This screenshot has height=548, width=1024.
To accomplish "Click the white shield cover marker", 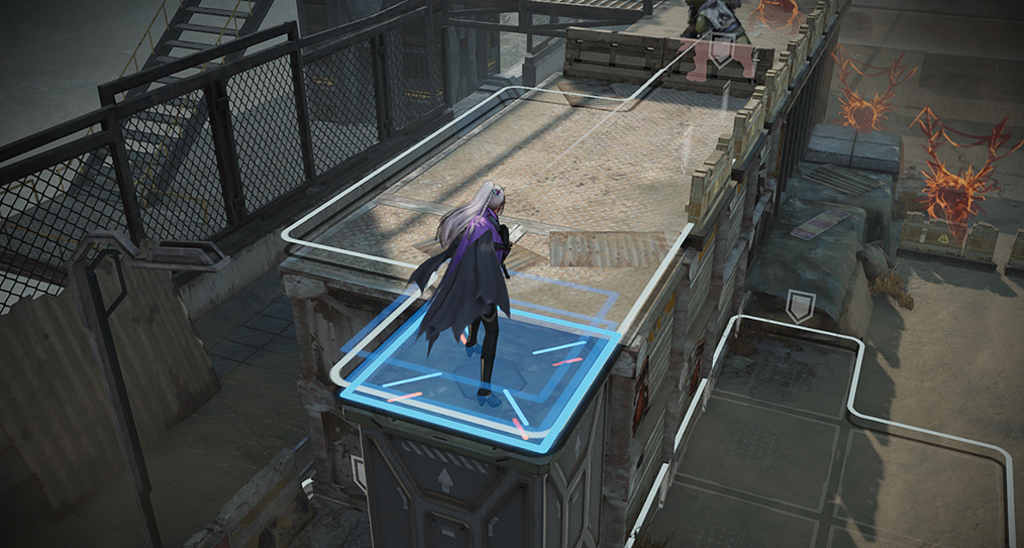I will (x=799, y=306).
